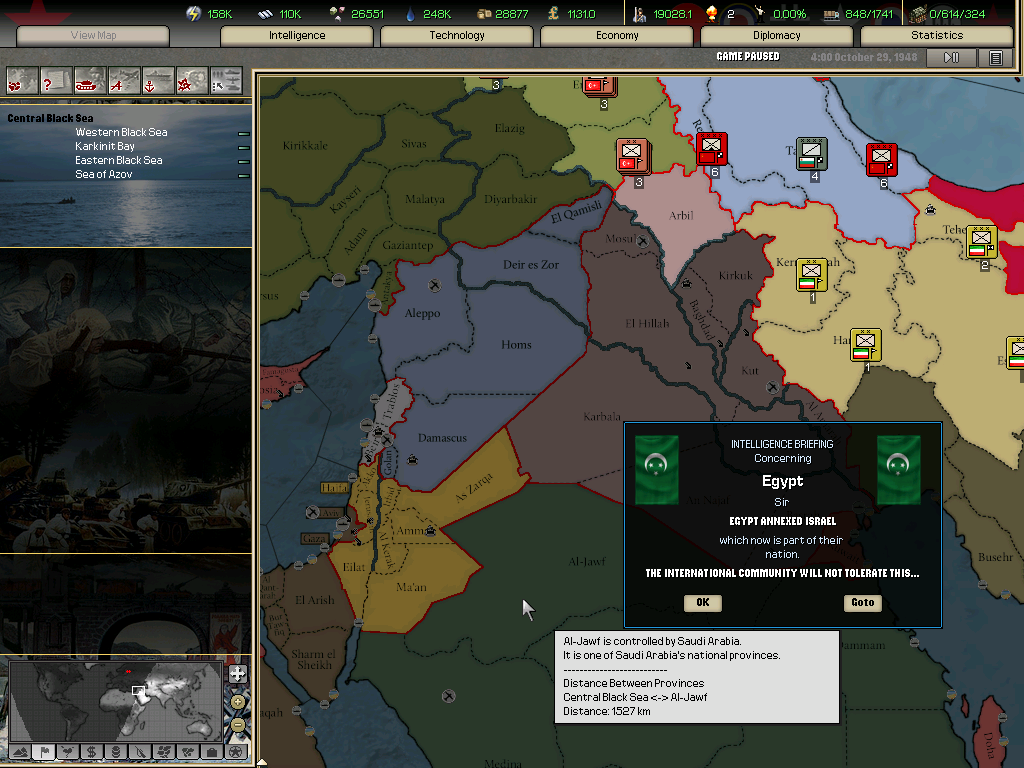
Task: Switch to the Technology tab
Action: [457, 36]
